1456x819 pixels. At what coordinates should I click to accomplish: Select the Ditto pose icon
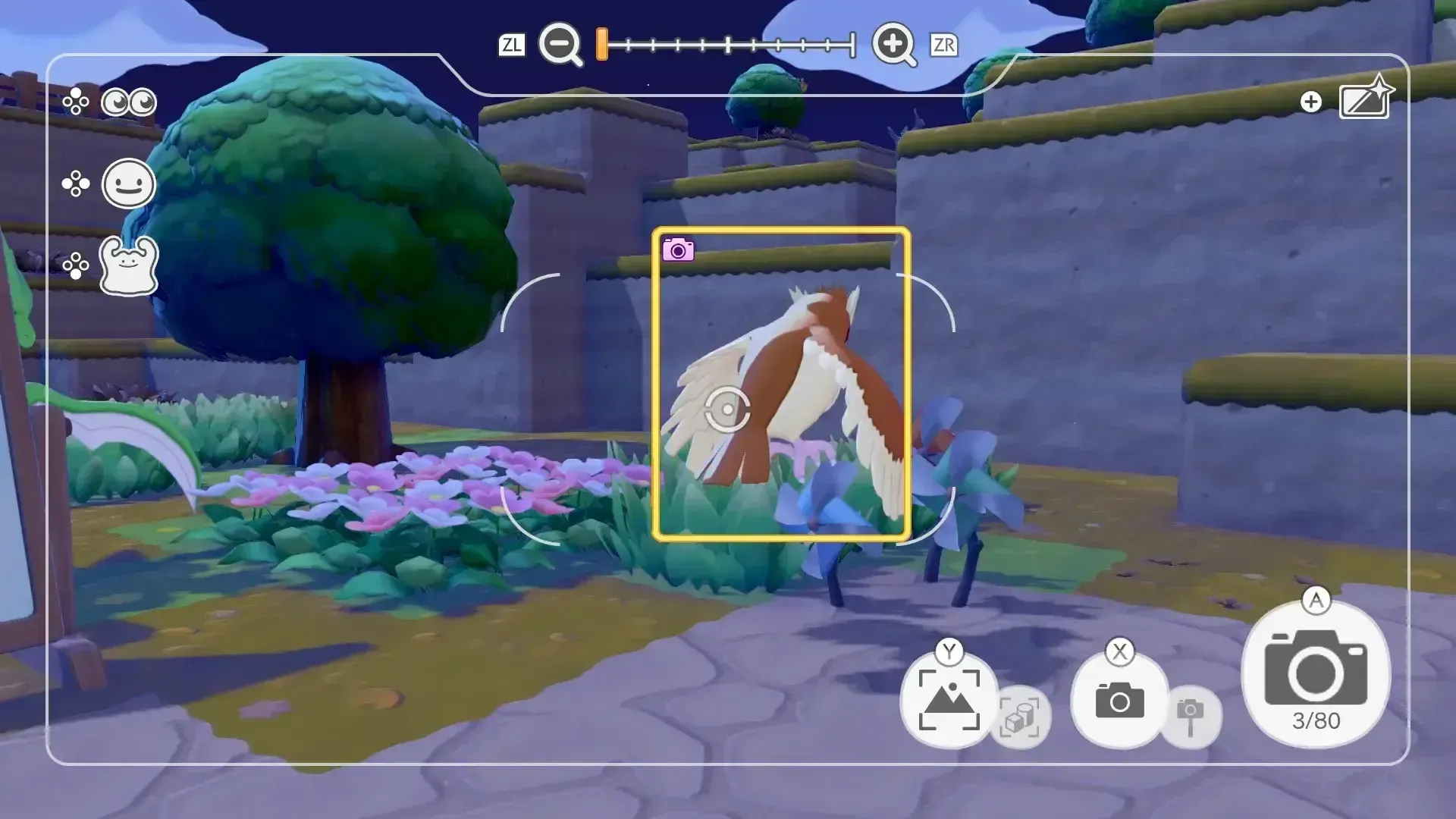(x=128, y=267)
